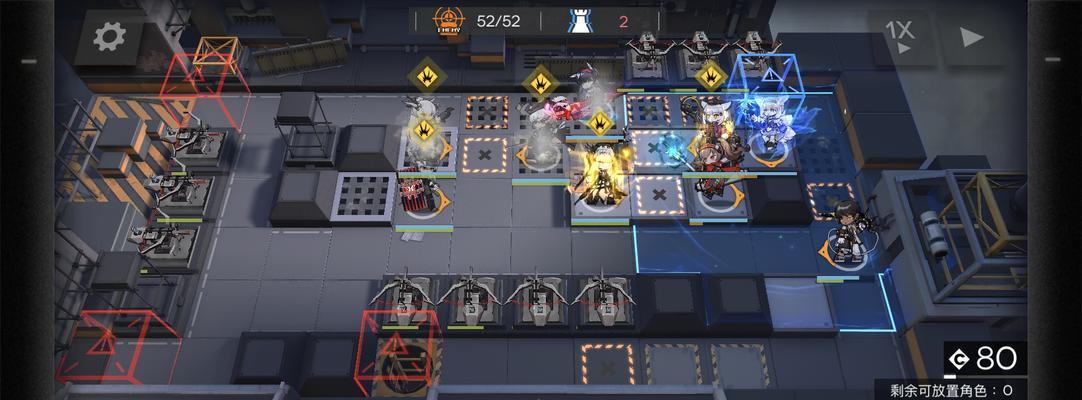This screenshot has height=400, width=1082.
Task: Open the settings gear menu
Action: click(106, 37)
